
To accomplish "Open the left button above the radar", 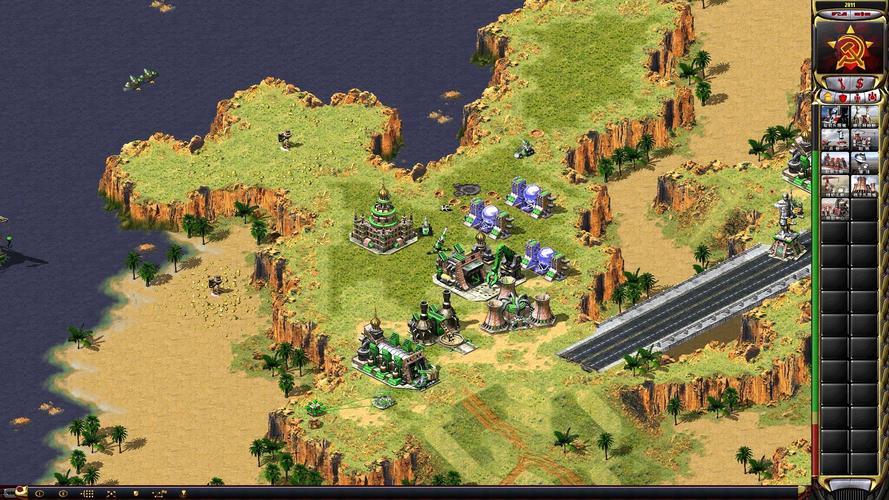I will tap(836, 14).
